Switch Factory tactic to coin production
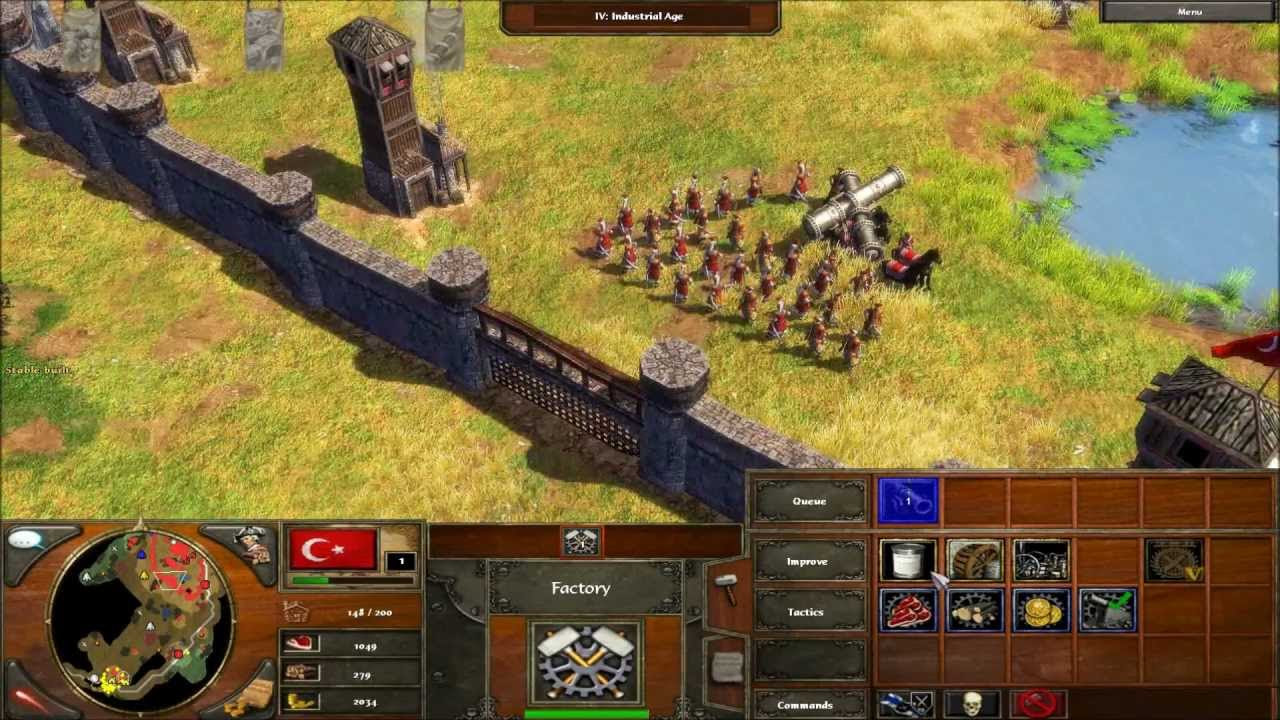1280x720 pixels. (x=1040, y=609)
